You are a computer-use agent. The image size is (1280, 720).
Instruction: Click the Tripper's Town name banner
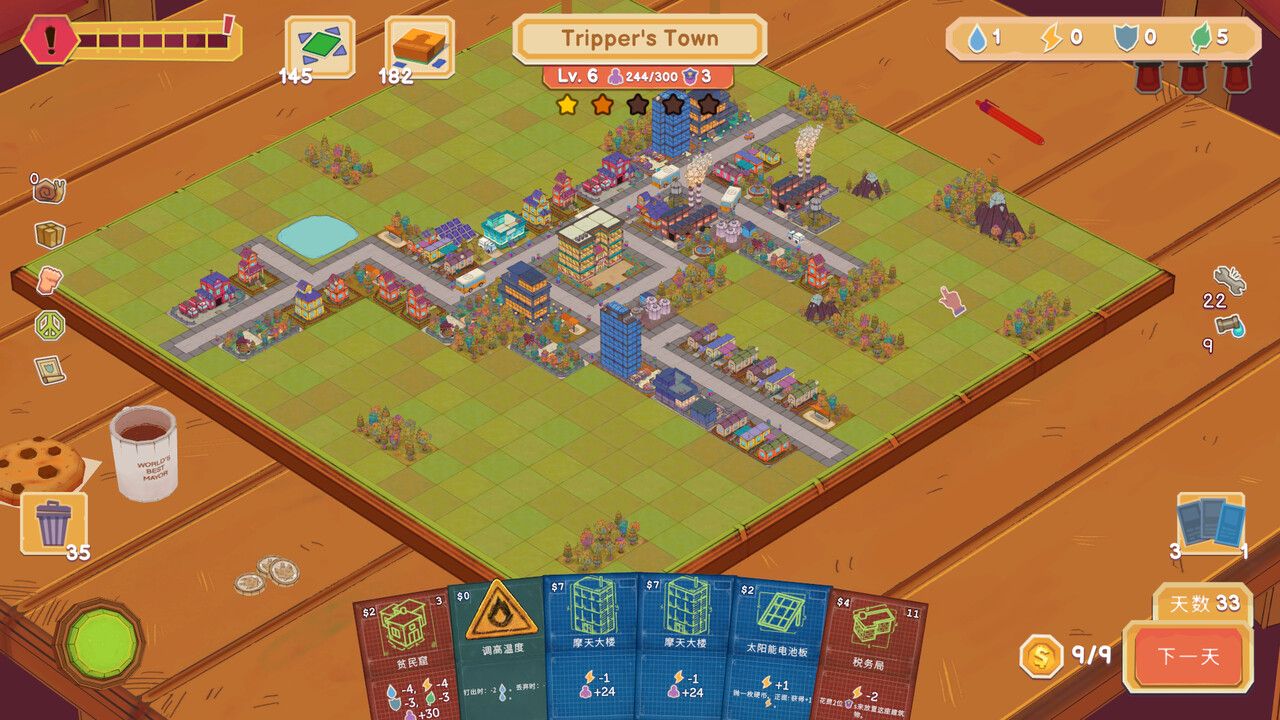tap(639, 39)
